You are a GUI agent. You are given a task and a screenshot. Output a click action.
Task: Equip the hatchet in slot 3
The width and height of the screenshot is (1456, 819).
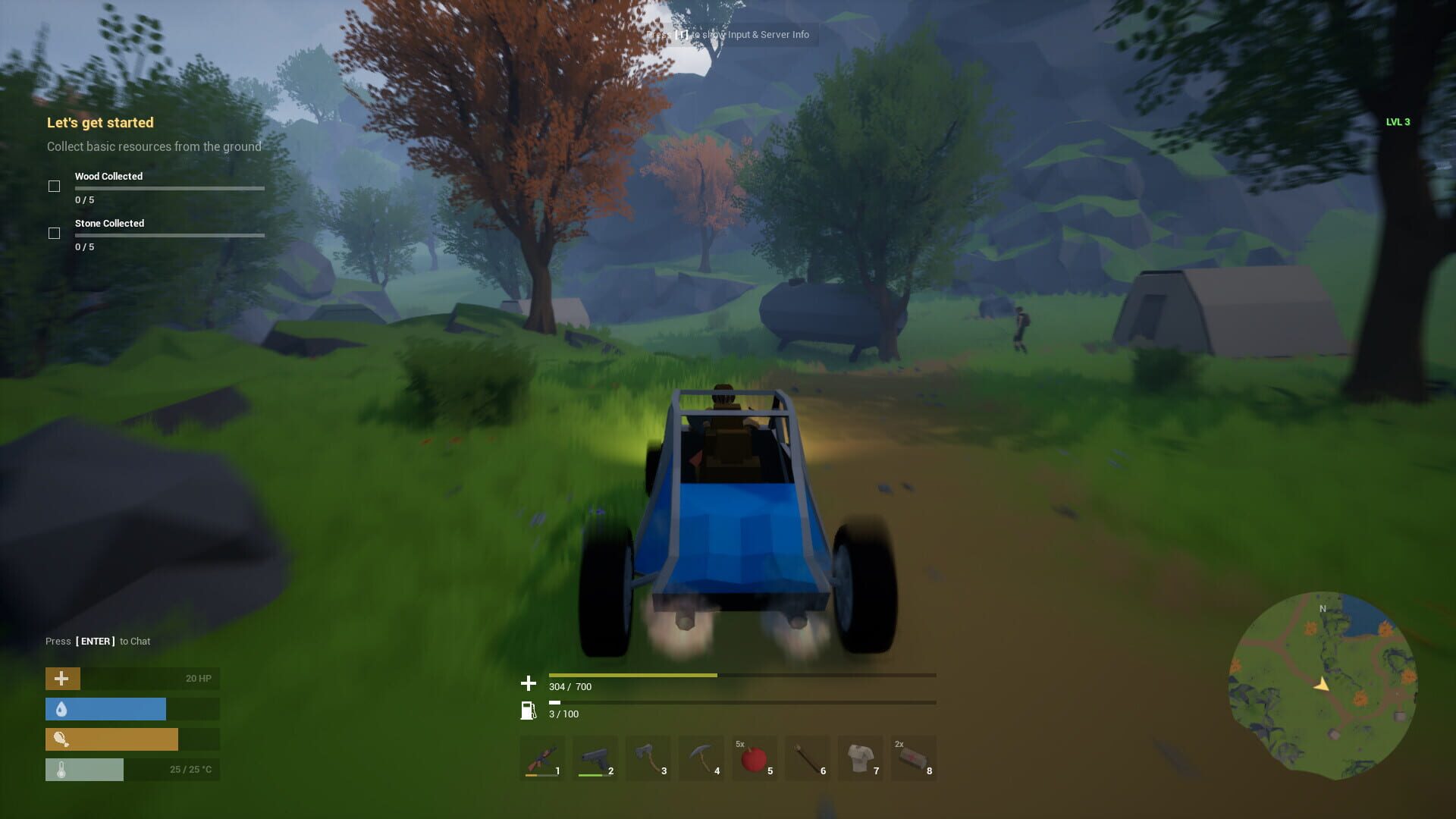(x=648, y=758)
